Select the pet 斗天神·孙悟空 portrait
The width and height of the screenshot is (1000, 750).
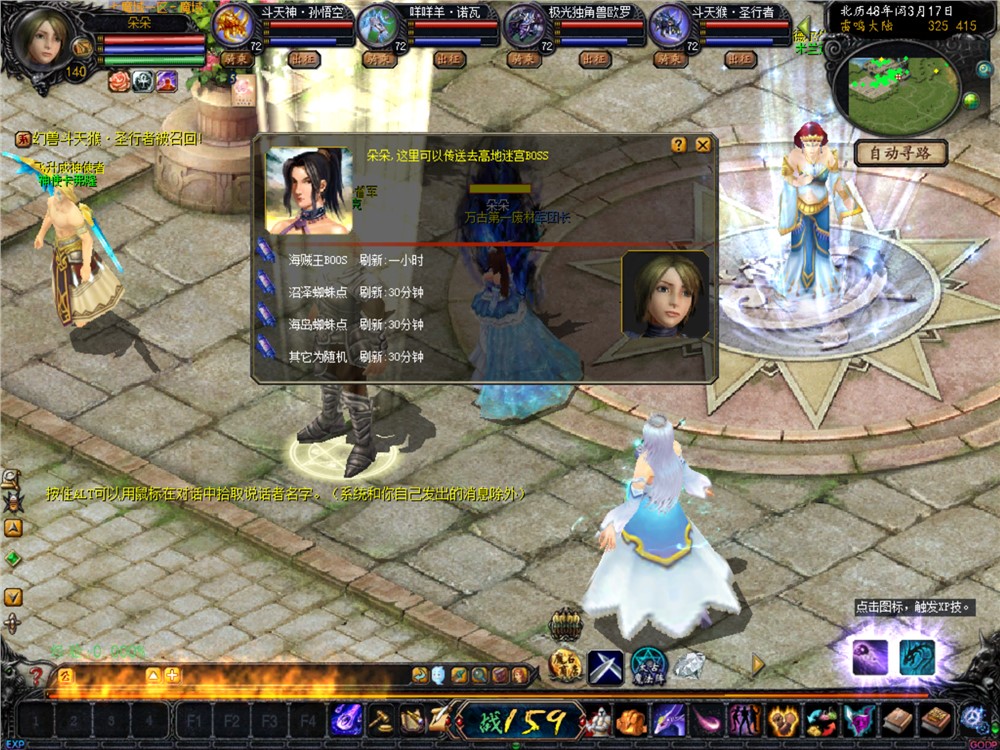(x=235, y=24)
